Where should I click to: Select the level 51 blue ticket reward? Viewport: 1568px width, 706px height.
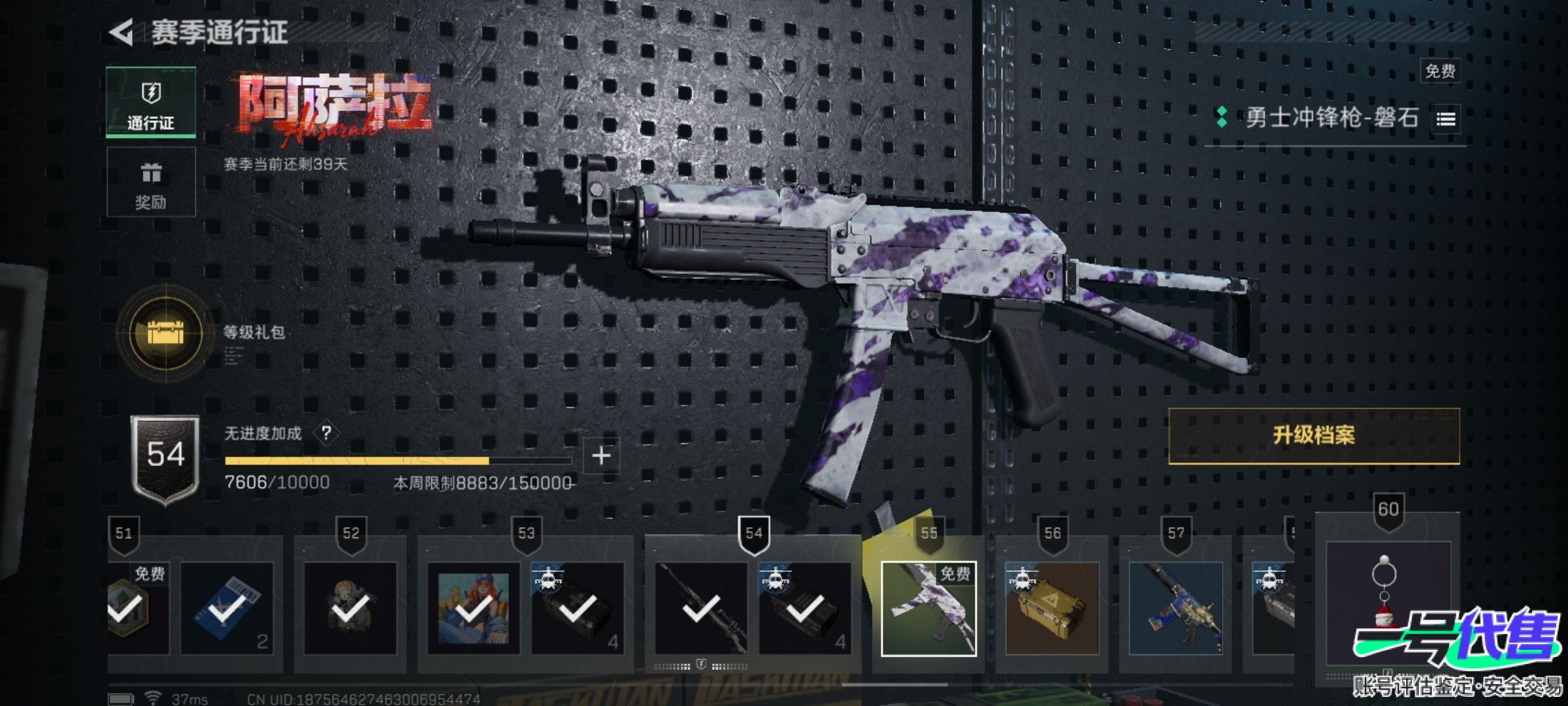pos(227,609)
